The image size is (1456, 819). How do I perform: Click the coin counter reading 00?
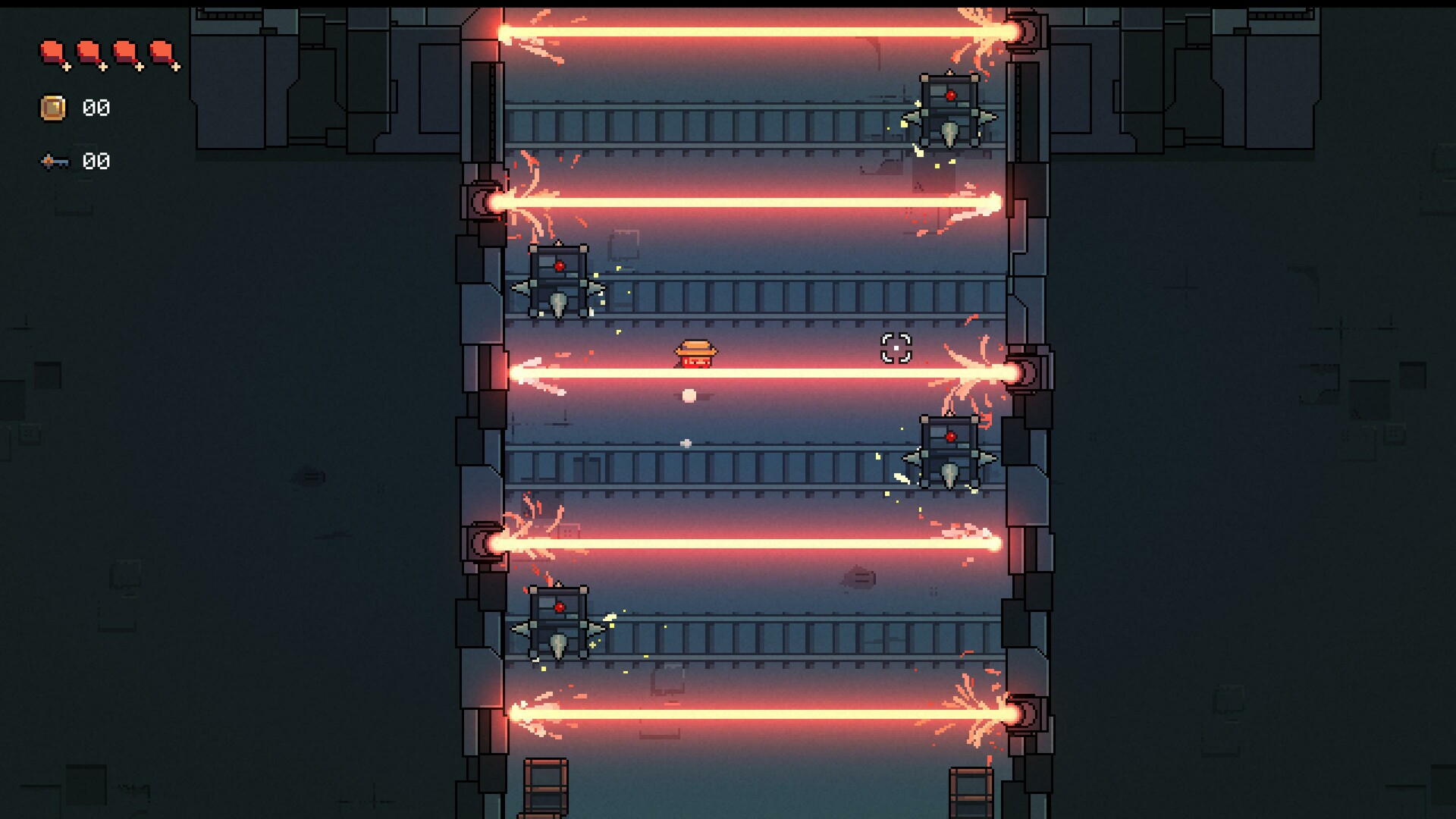coord(96,108)
